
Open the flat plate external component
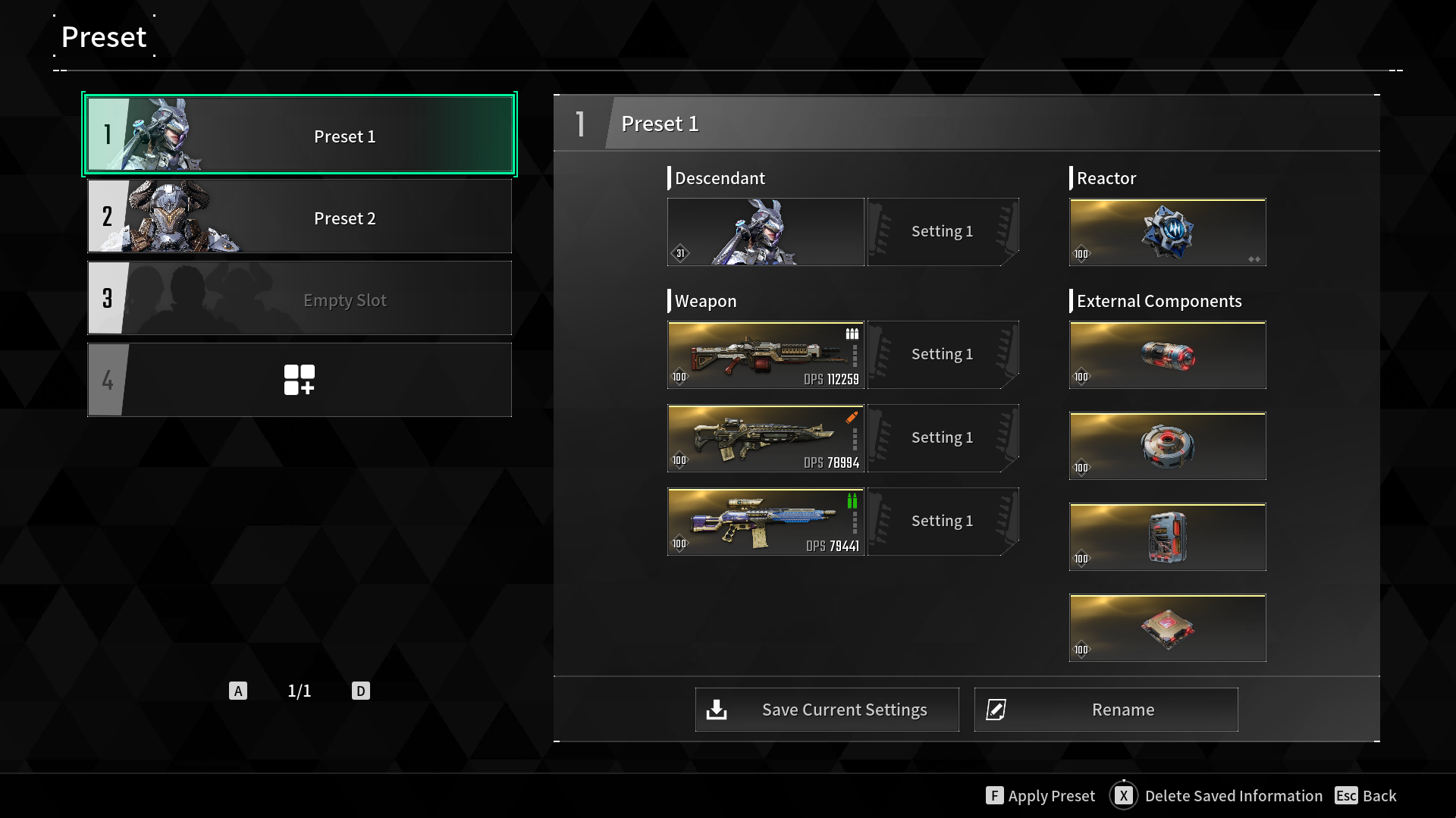tap(1167, 628)
